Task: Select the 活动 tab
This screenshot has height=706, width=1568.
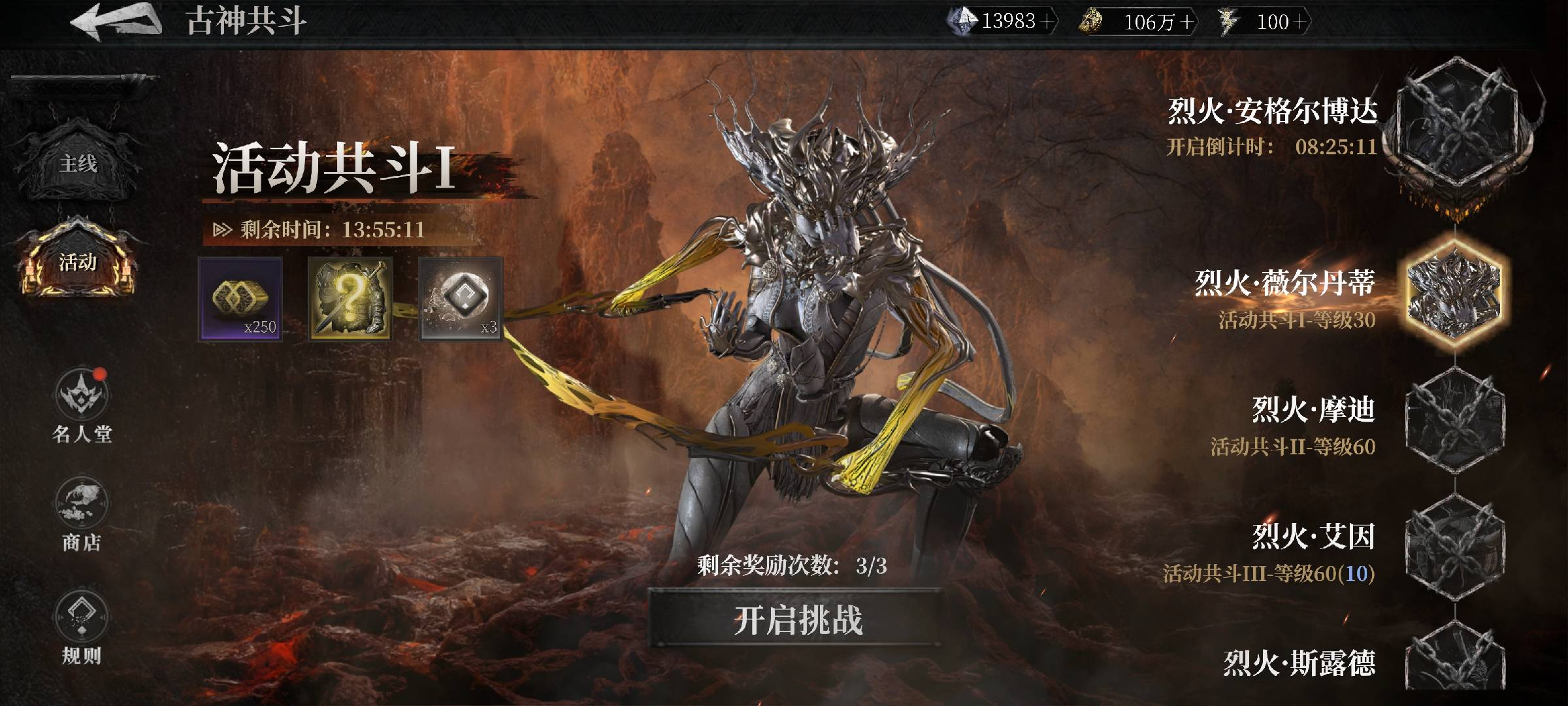Action: pos(78,263)
